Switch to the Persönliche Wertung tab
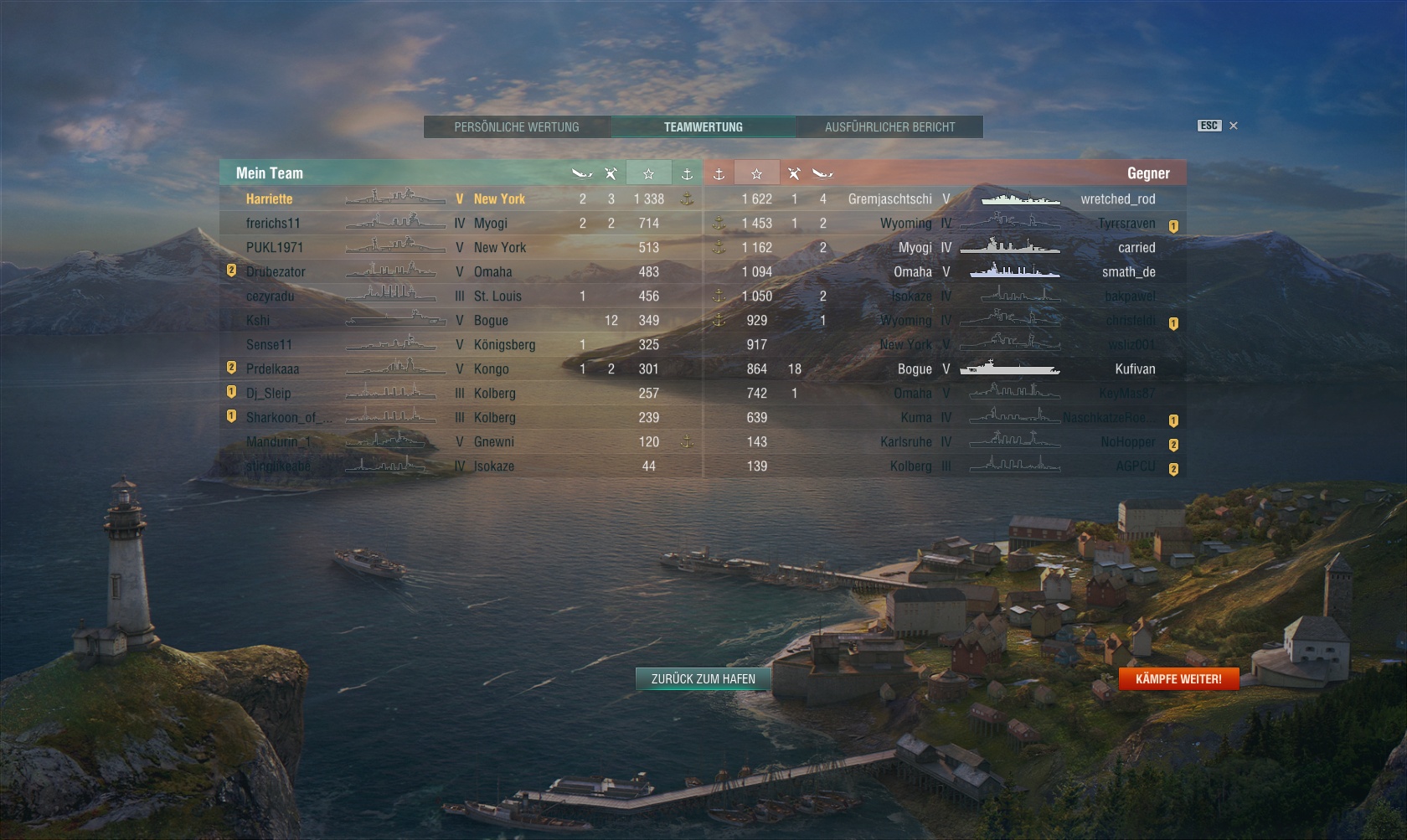Viewport: 1407px width, 840px height. click(x=517, y=127)
